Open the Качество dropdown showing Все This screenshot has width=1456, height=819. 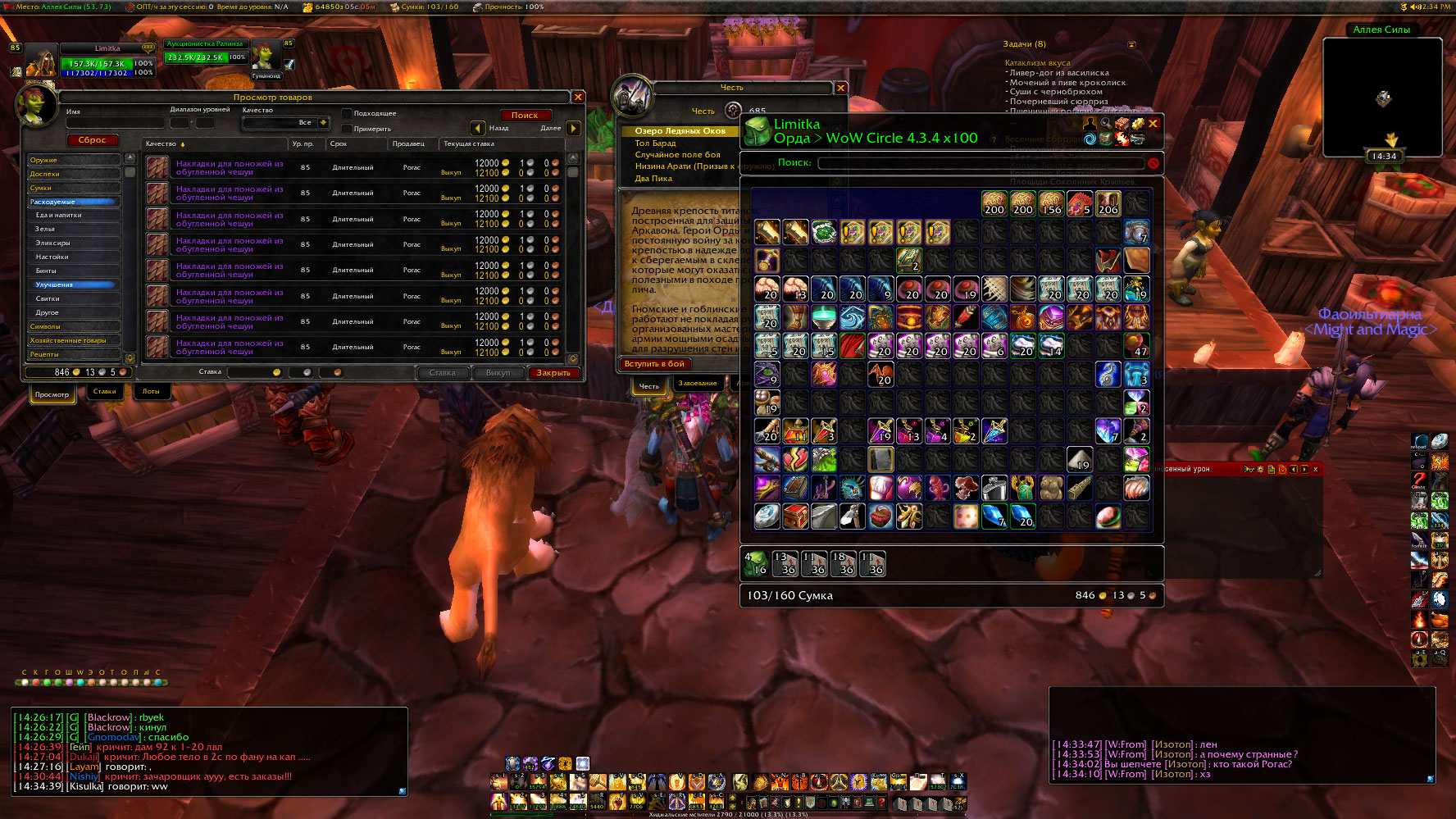323,123
